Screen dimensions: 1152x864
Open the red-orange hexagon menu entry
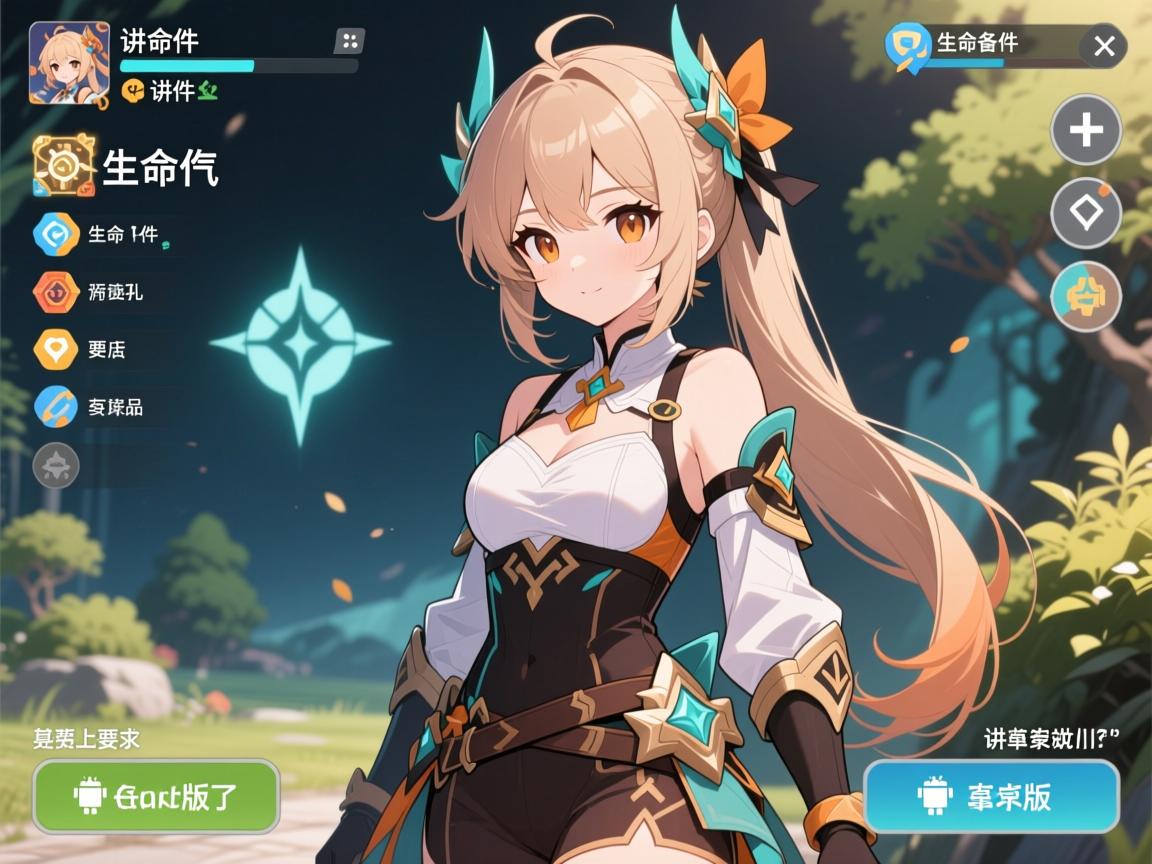pyautogui.click(x=56, y=292)
